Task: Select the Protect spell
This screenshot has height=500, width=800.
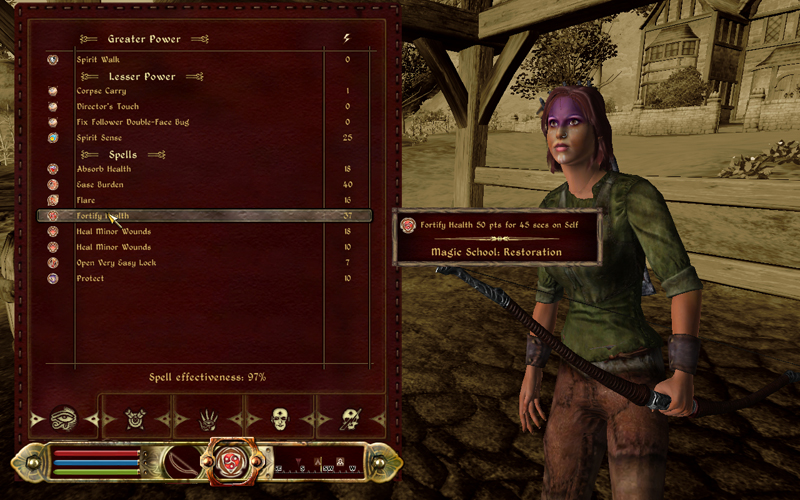Action: 90,278
